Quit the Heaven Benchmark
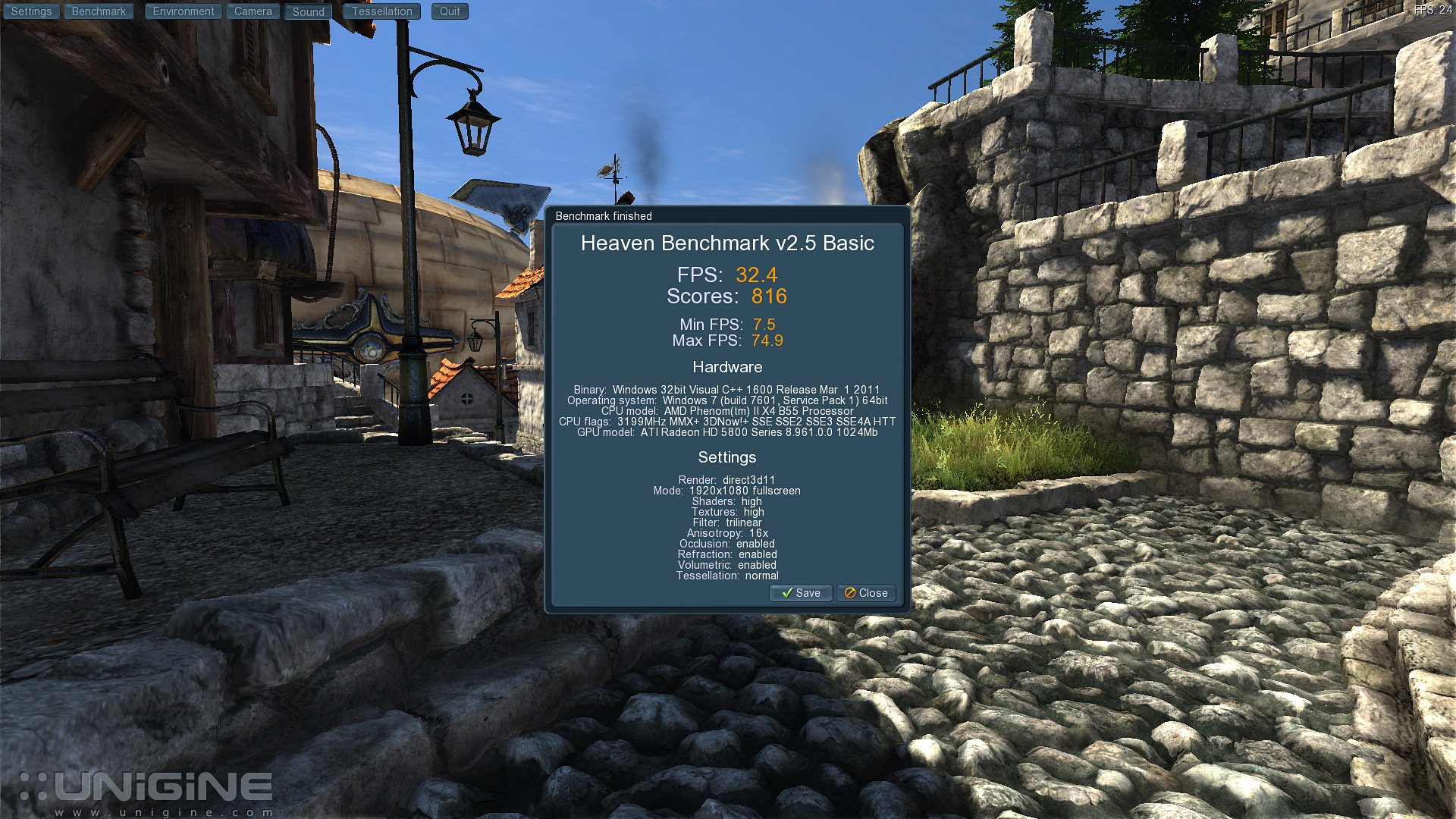Image resolution: width=1456 pixels, height=819 pixels. (x=450, y=11)
